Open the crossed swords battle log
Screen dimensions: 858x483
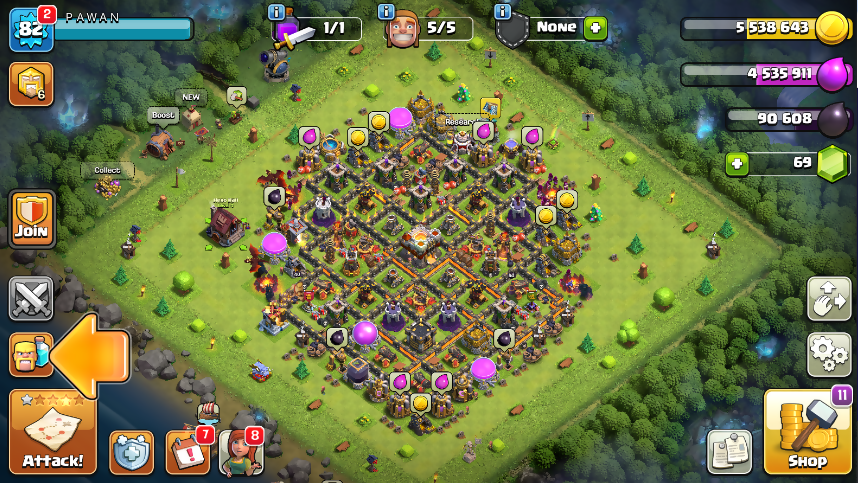click(31, 297)
